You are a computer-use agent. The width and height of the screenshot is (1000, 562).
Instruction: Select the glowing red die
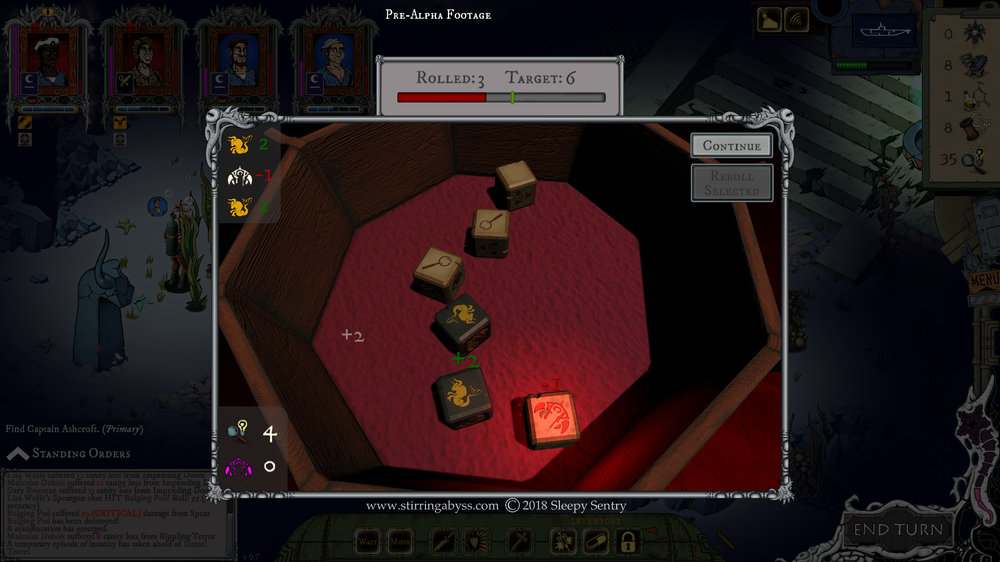[553, 419]
